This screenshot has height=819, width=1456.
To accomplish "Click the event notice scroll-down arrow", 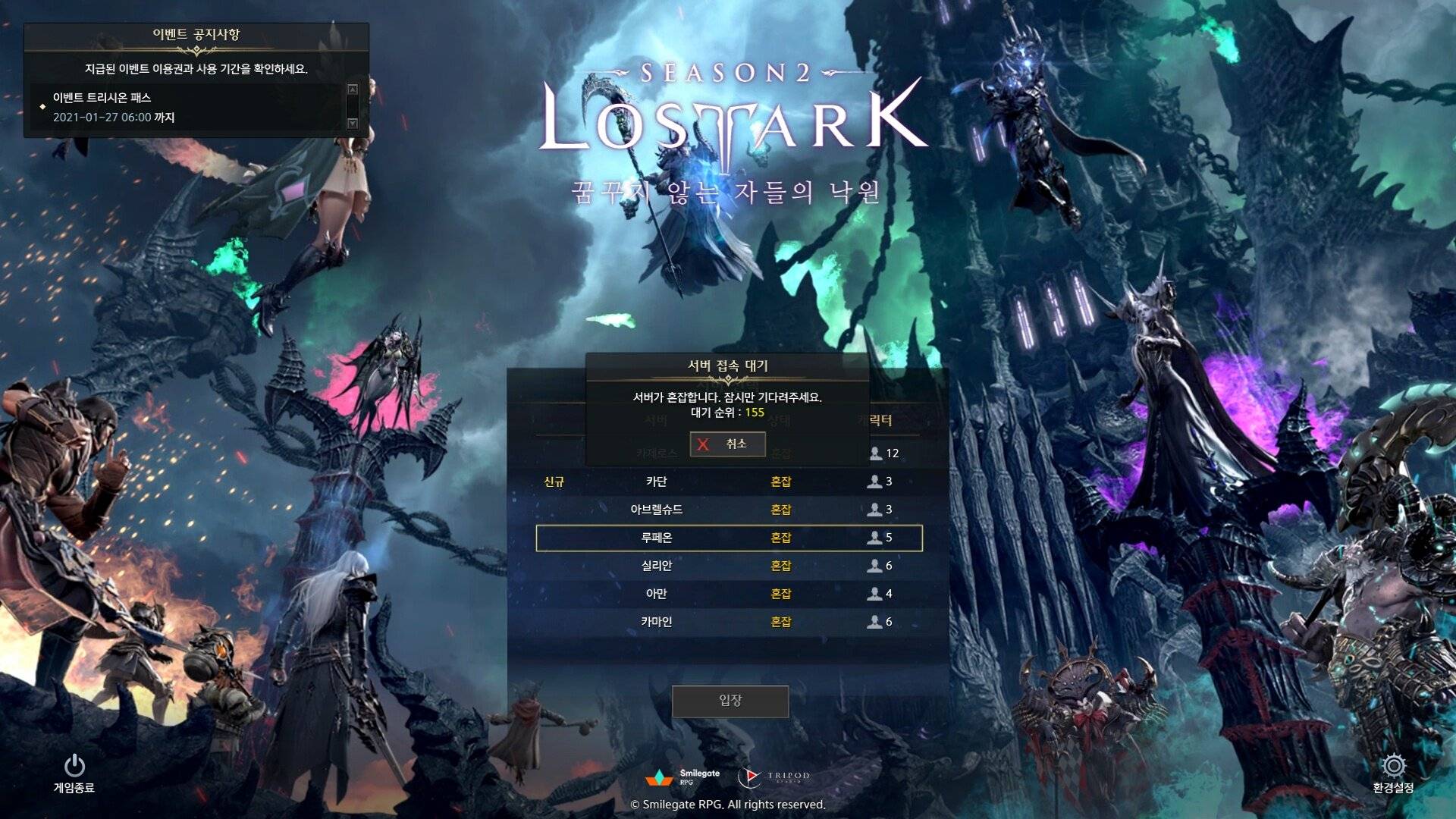I will click(x=352, y=123).
